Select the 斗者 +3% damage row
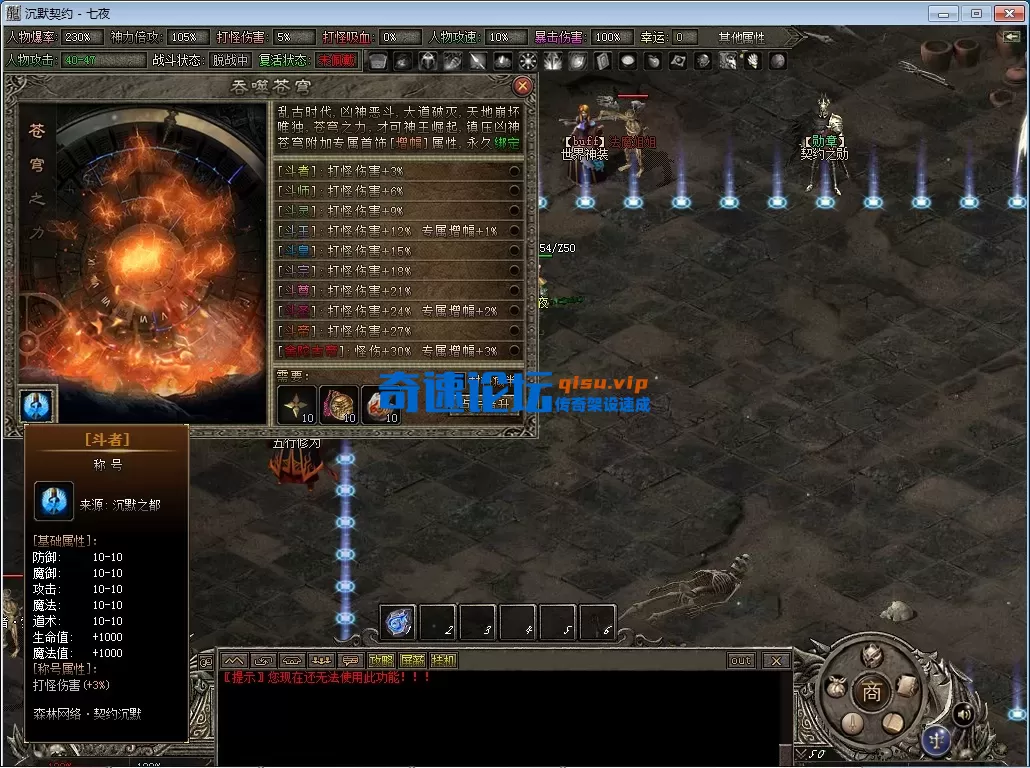 398,171
